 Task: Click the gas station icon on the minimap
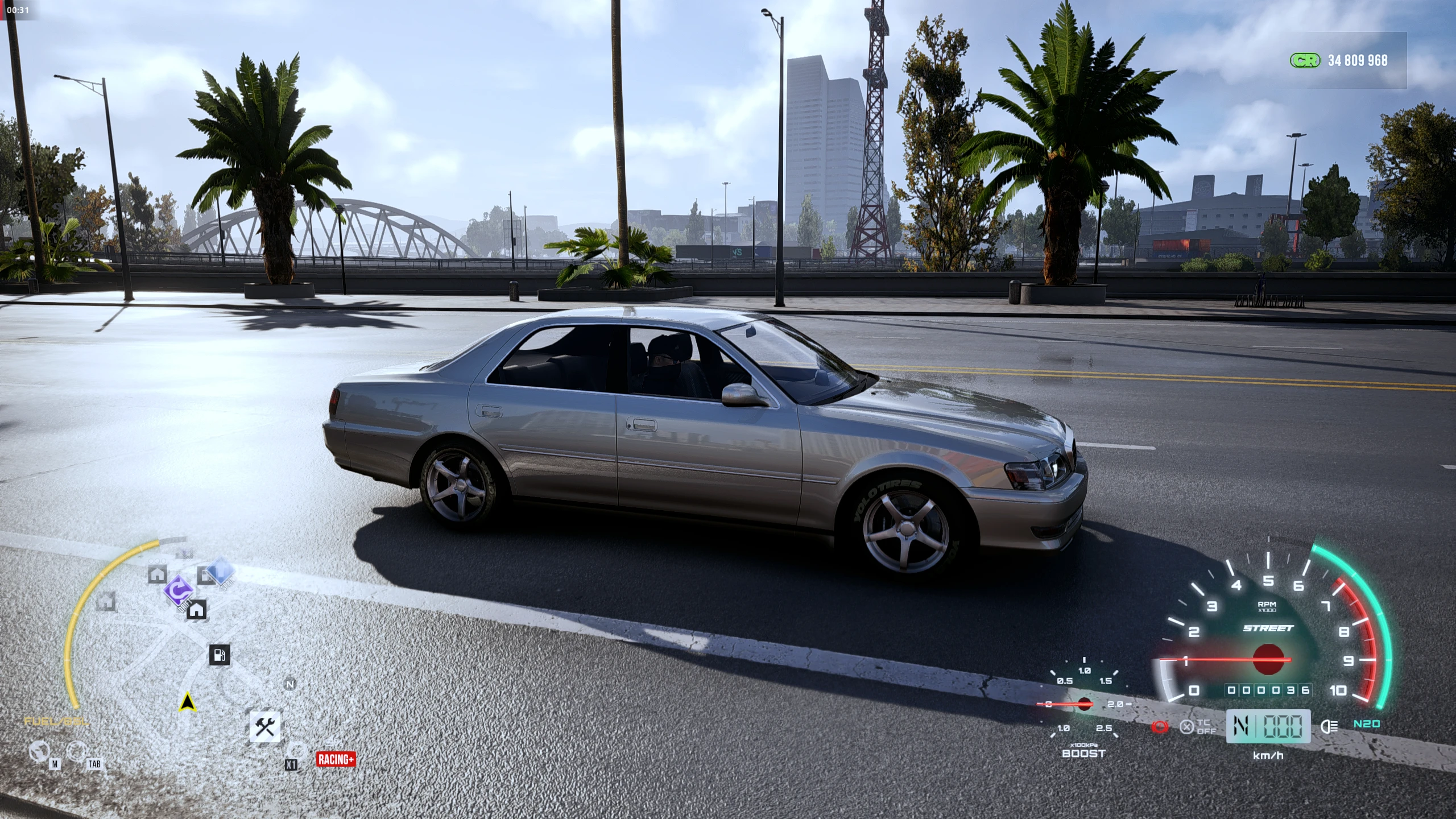click(x=220, y=655)
